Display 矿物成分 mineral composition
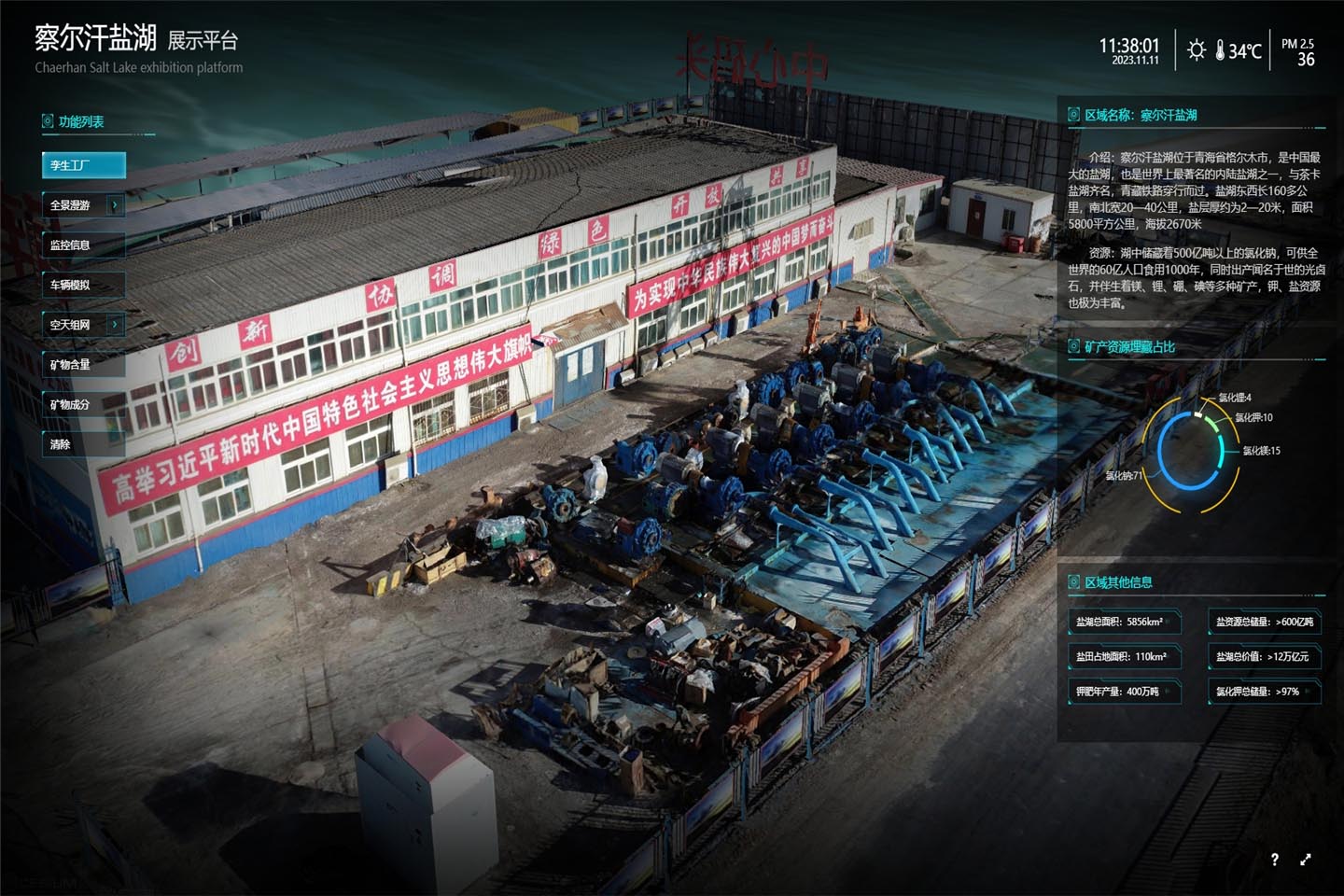This screenshot has height=896, width=1344. point(83,405)
